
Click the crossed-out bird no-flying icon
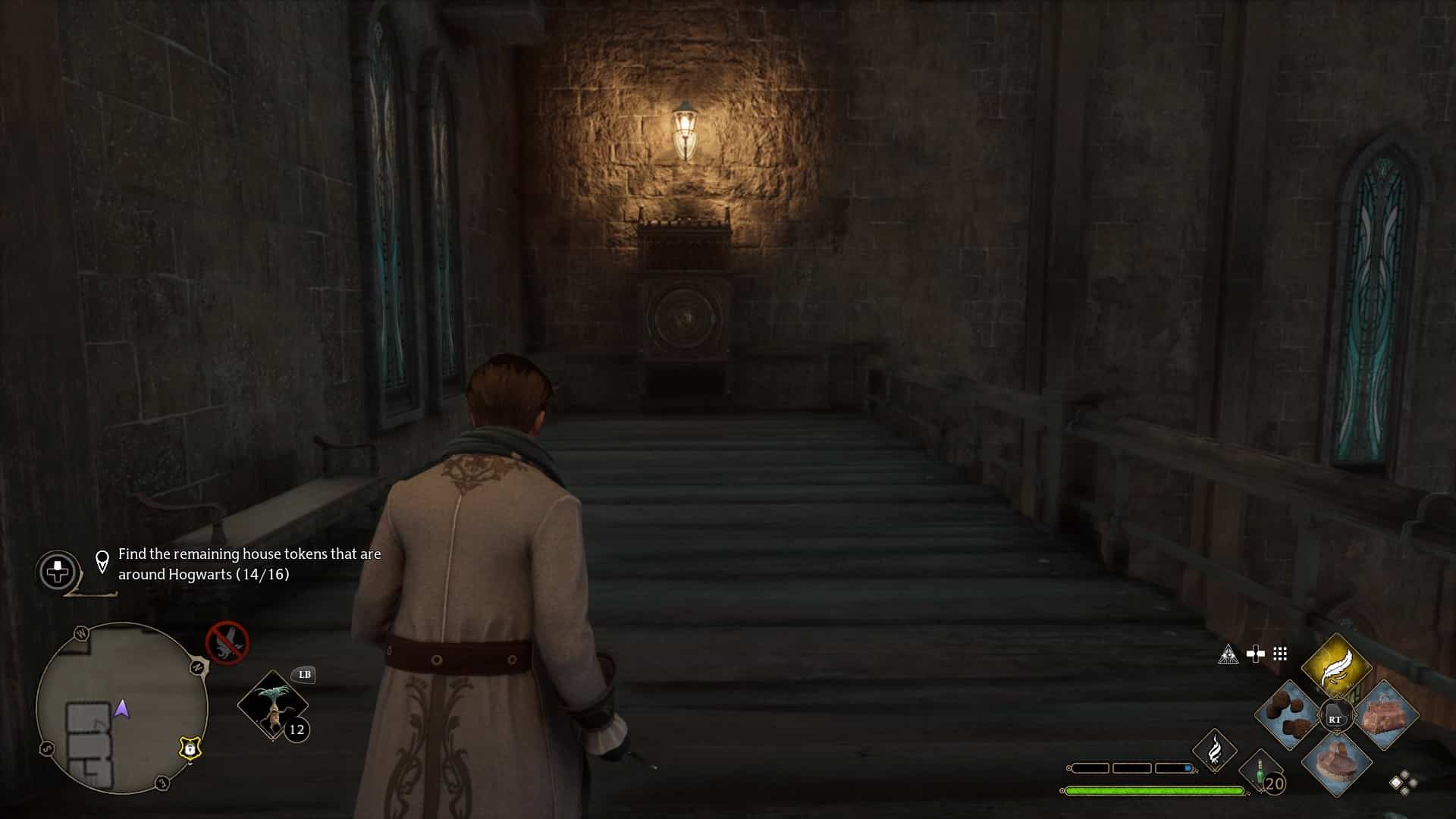pos(227,643)
